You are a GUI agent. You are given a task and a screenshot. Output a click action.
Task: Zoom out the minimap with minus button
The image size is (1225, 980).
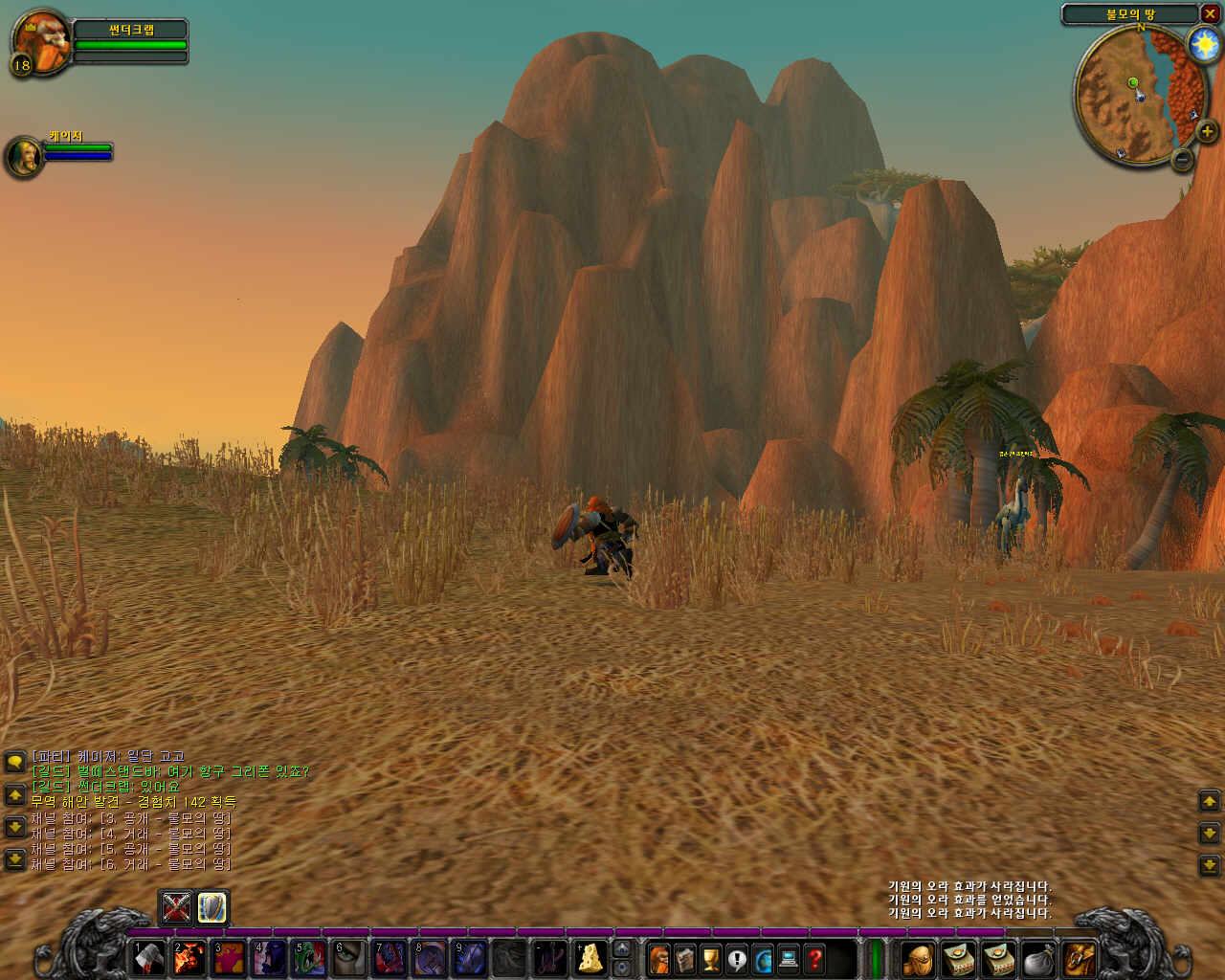pyautogui.click(x=1183, y=159)
